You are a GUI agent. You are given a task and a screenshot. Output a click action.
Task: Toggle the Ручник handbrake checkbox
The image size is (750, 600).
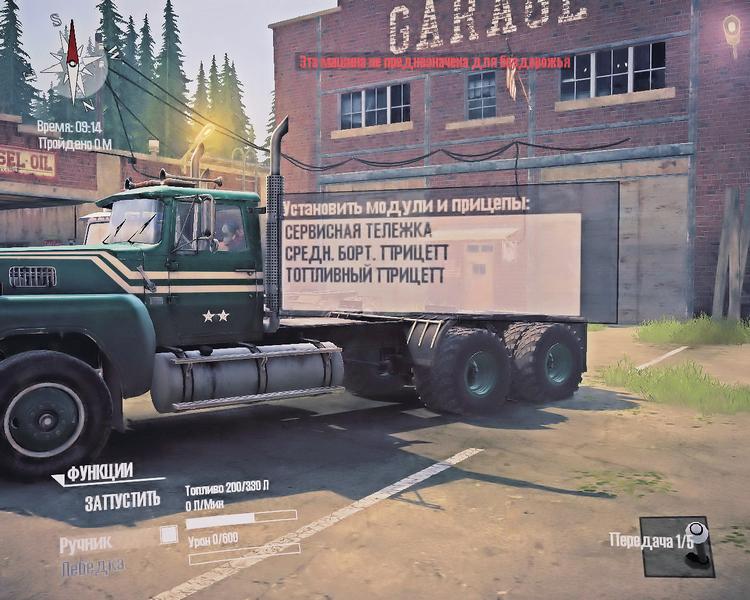click(x=169, y=535)
